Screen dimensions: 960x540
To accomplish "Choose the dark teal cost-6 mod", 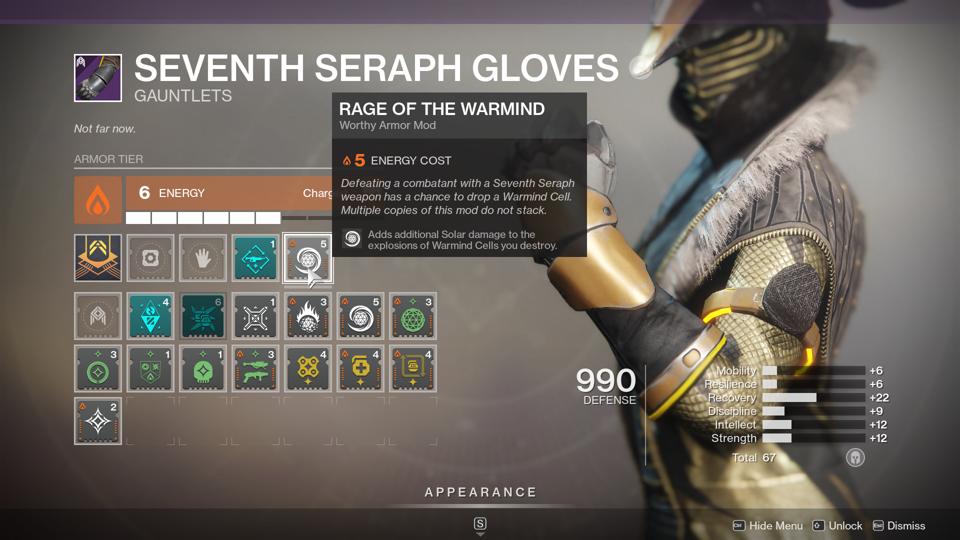I will (203, 316).
